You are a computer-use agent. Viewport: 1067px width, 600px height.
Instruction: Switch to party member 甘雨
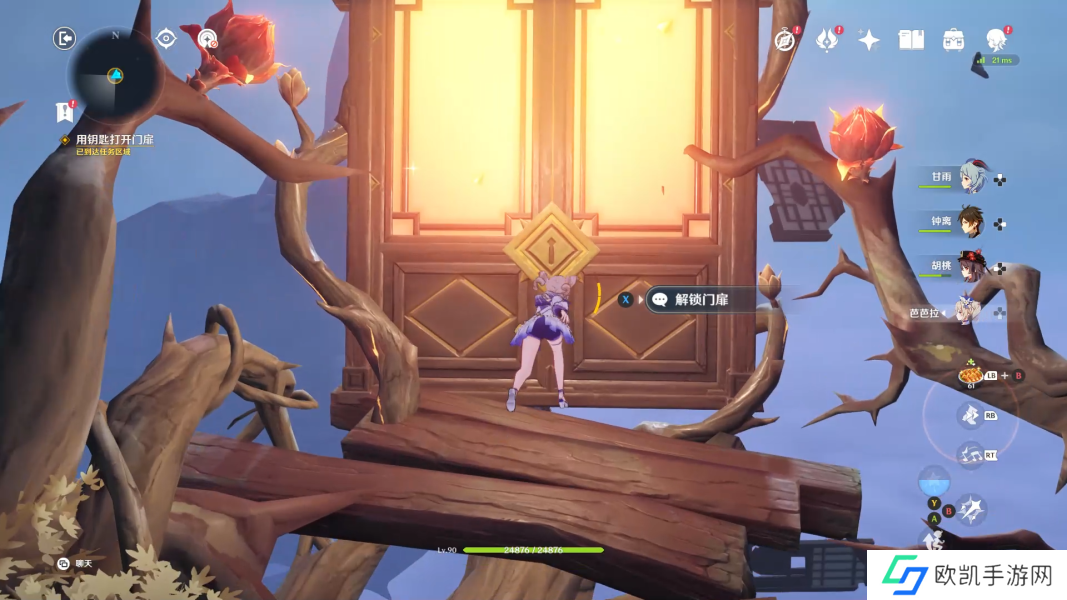click(x=970, y=177)
